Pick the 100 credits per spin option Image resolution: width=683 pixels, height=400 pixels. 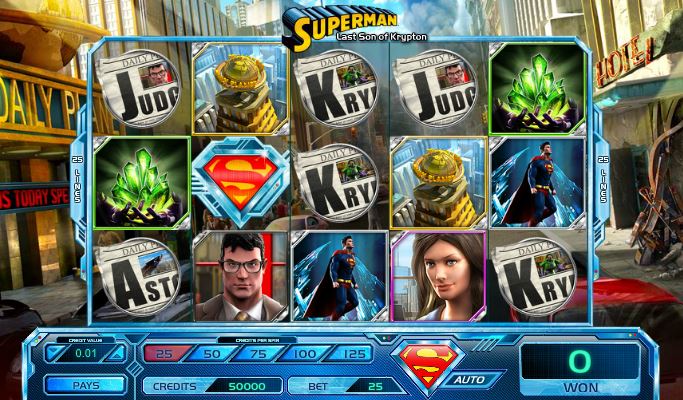click(304, 352)
